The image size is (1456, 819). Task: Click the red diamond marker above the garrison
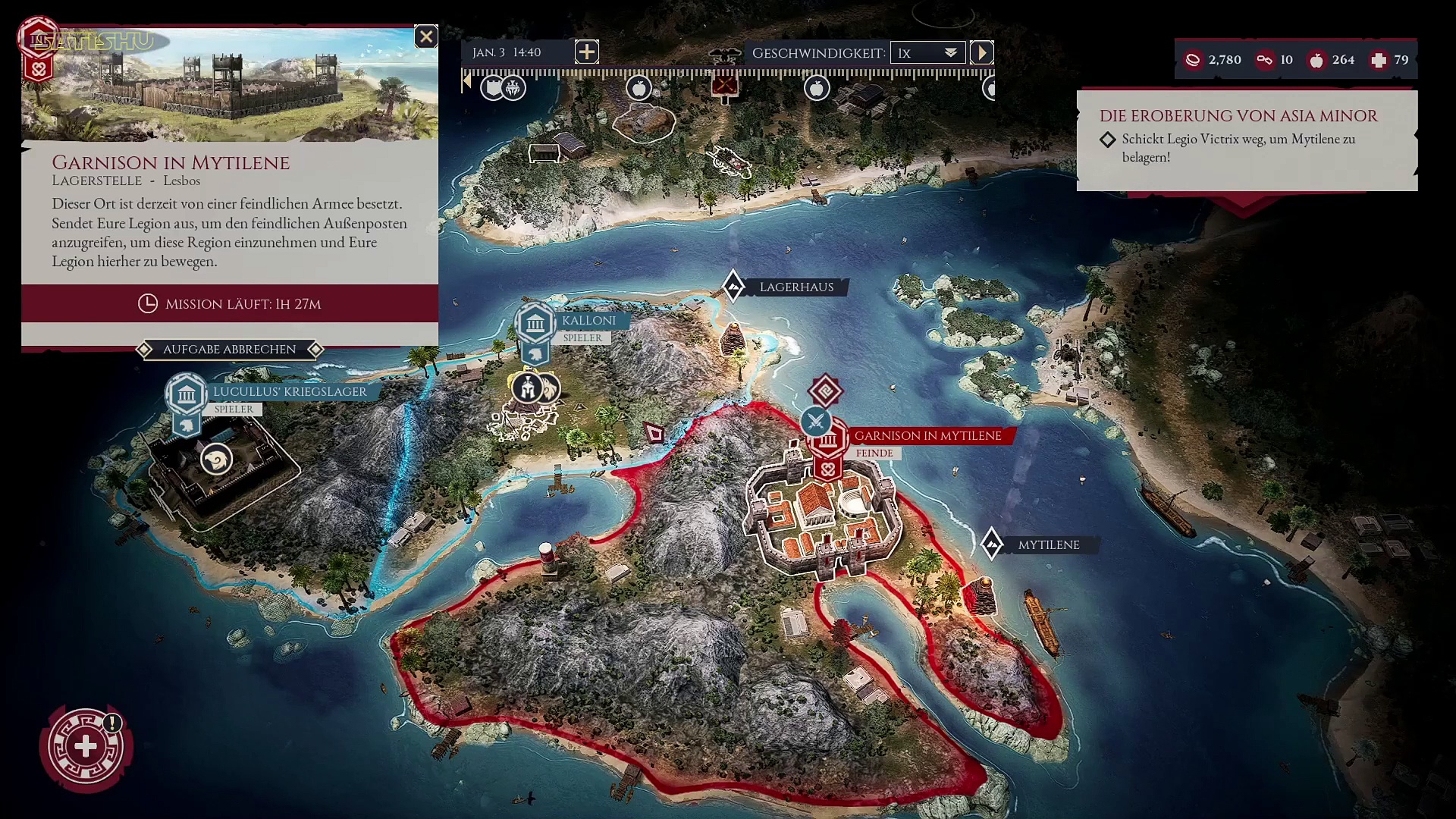[825, 391]
